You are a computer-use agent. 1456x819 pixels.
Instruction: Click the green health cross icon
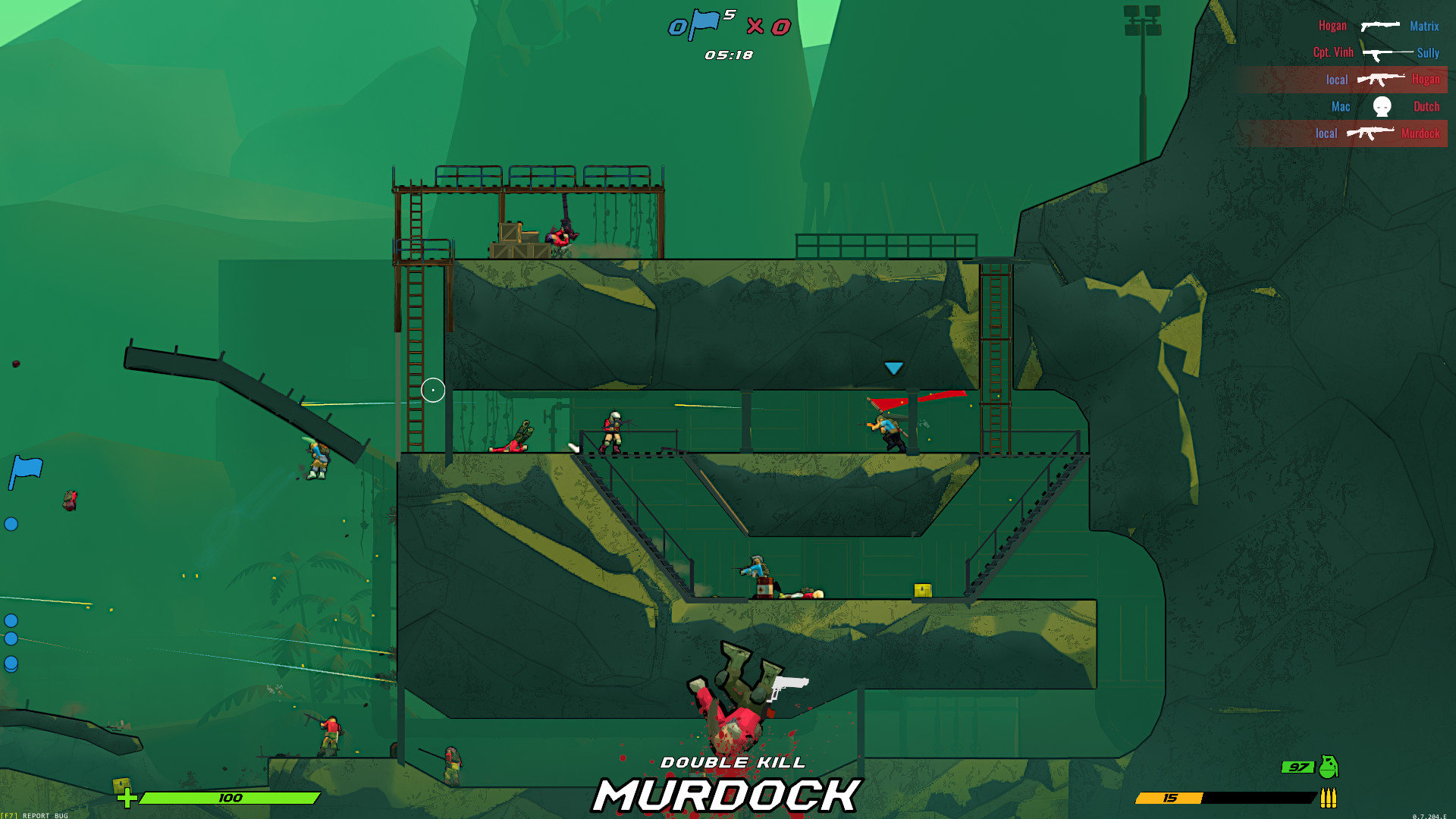(x=127, y=797)
